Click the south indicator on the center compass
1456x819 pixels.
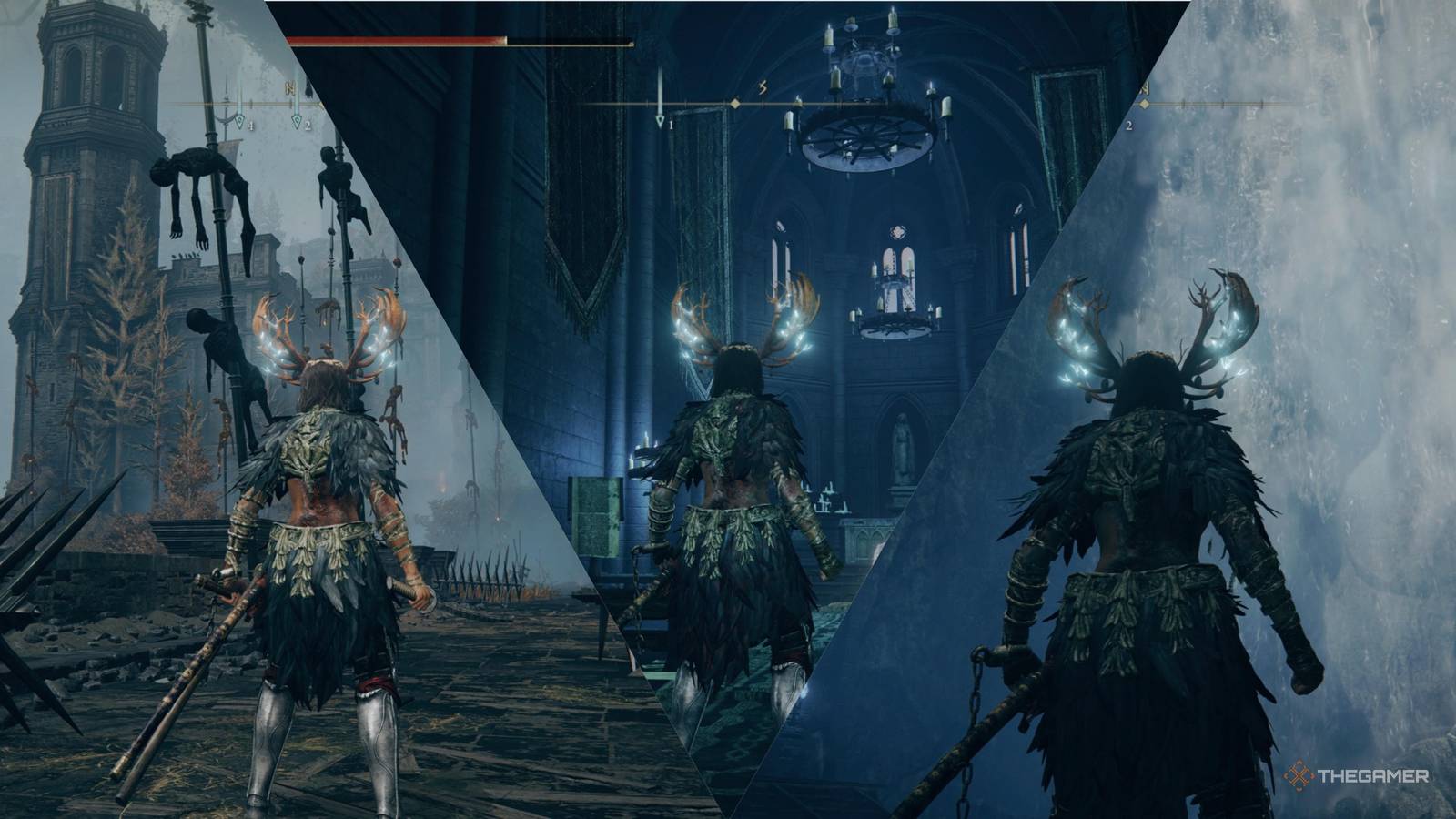click(761, 86)
